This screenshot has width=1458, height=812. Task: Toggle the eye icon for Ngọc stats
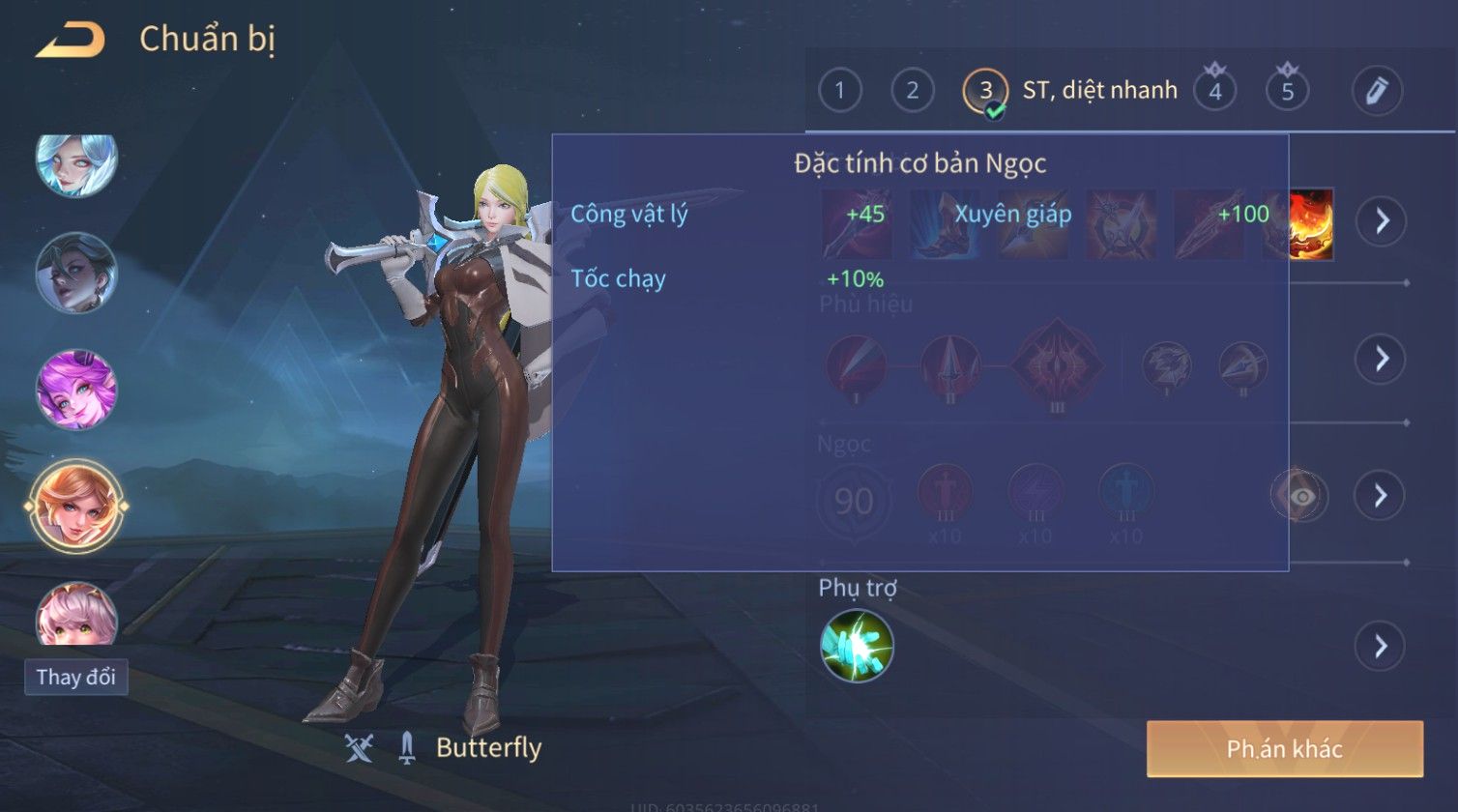pyautogui.click(x=1300, y=496)
